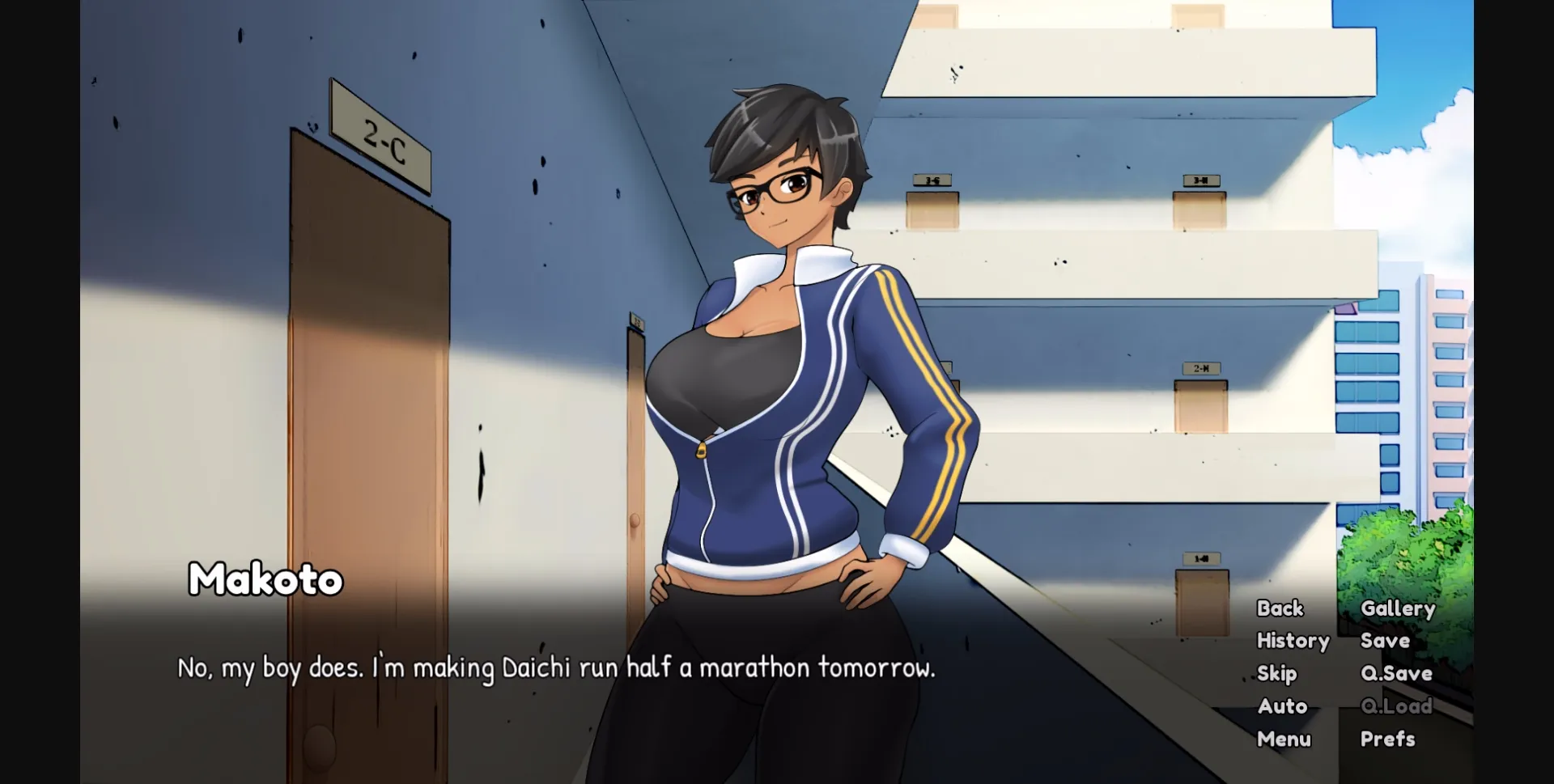Image resolution: width=1554 pixels, height=784 pixels.
Task: Open the Prefs settings screen
Action: pos(1388,739)
